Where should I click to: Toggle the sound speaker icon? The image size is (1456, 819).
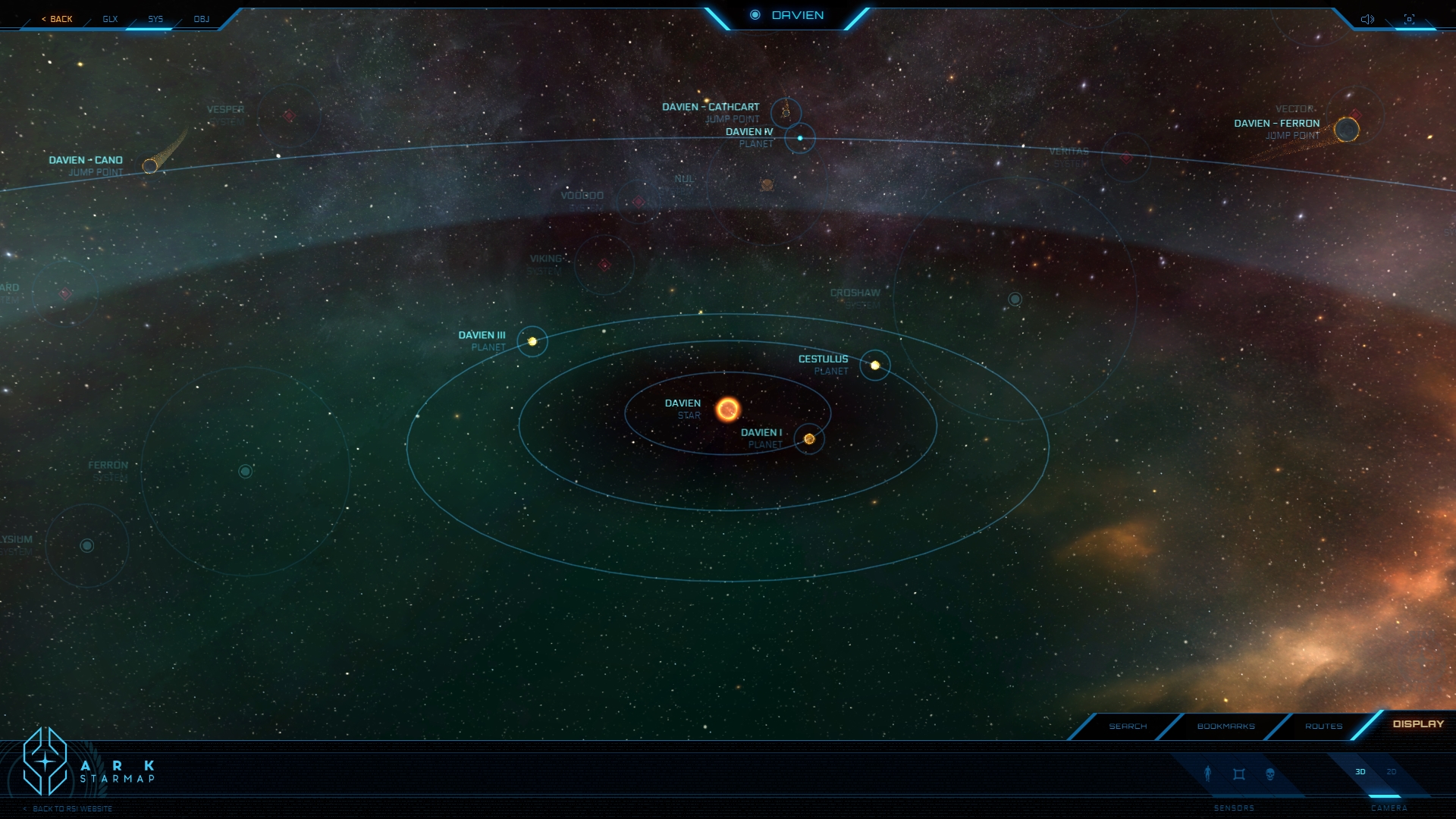point(1367,19)
